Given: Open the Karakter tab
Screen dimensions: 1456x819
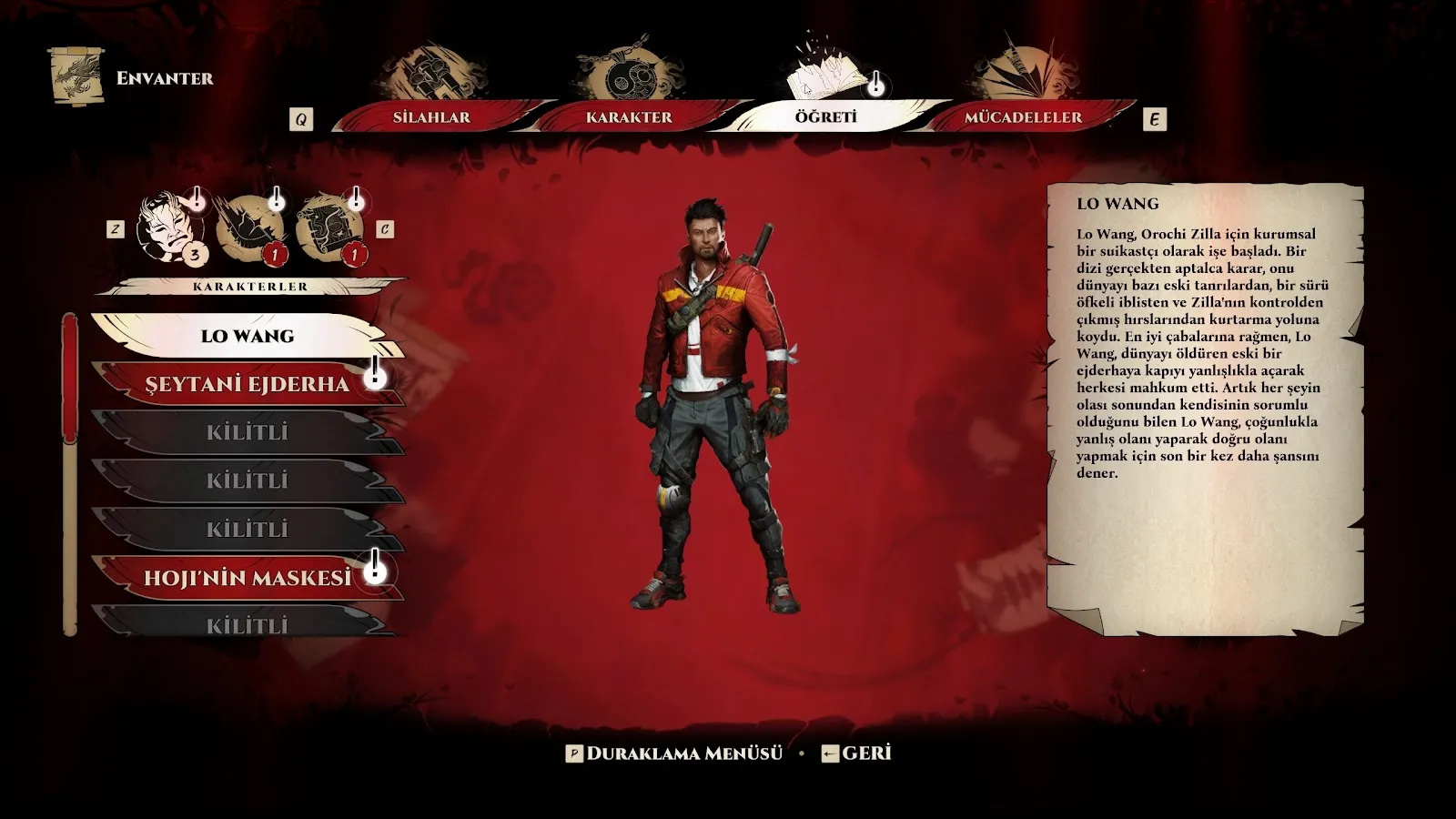Looking at the screenshot, I should (x=629, y=117).
